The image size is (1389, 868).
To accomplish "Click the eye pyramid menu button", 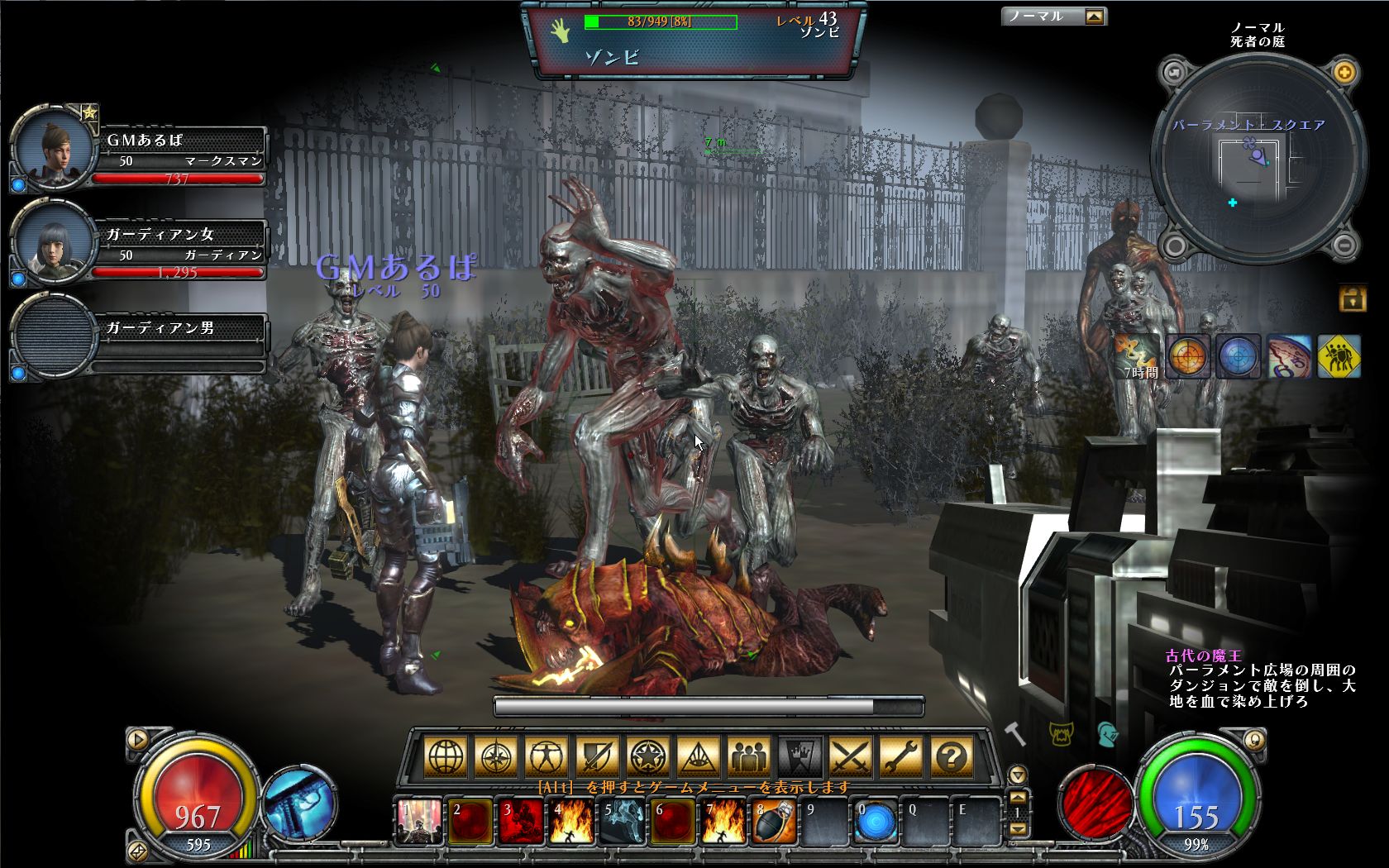I will [698, 756].
